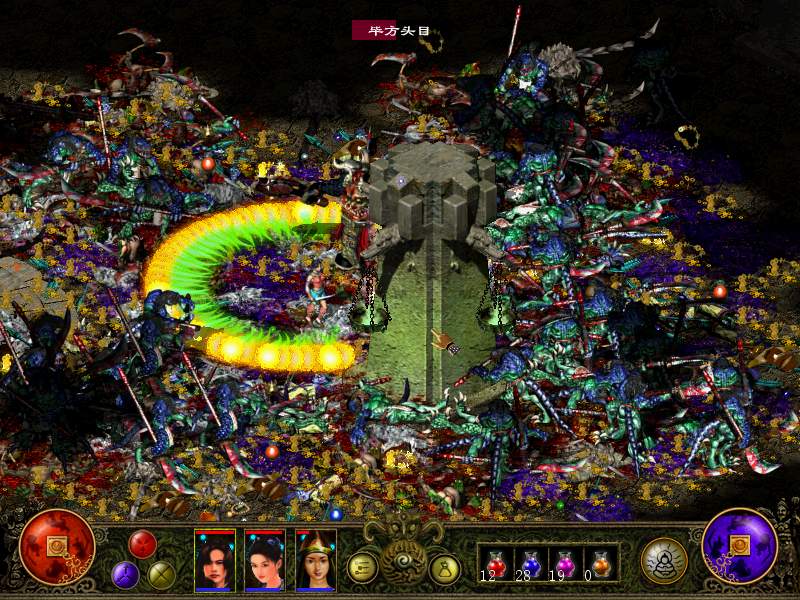800x600 pixels.
Task: Select the dark-haired woman portrait
Action: pyautogui.click(x=265, y=561)
